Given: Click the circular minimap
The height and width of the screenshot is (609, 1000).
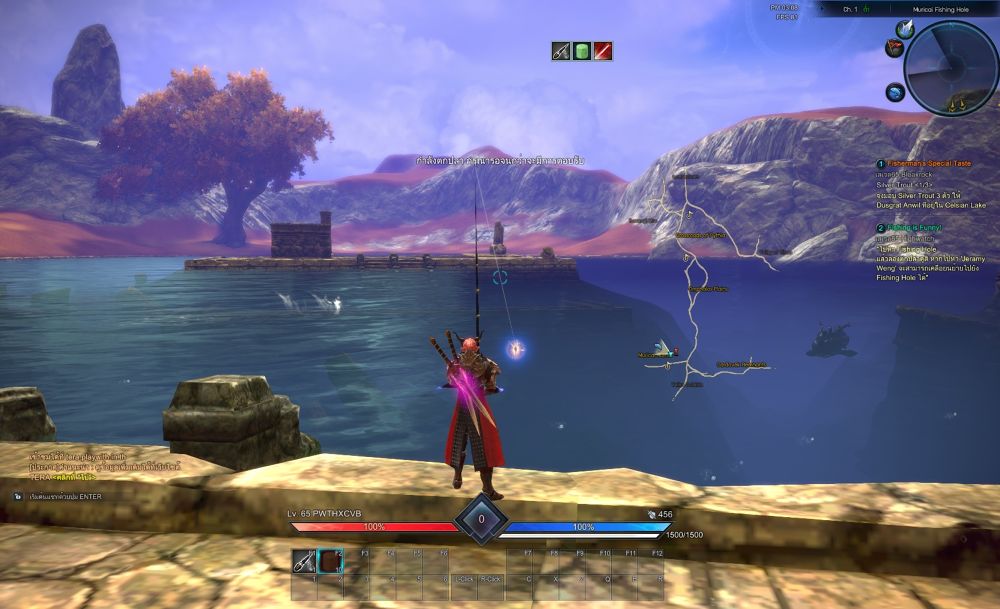Looking at the screenshot, I should (x=951, y=68).
